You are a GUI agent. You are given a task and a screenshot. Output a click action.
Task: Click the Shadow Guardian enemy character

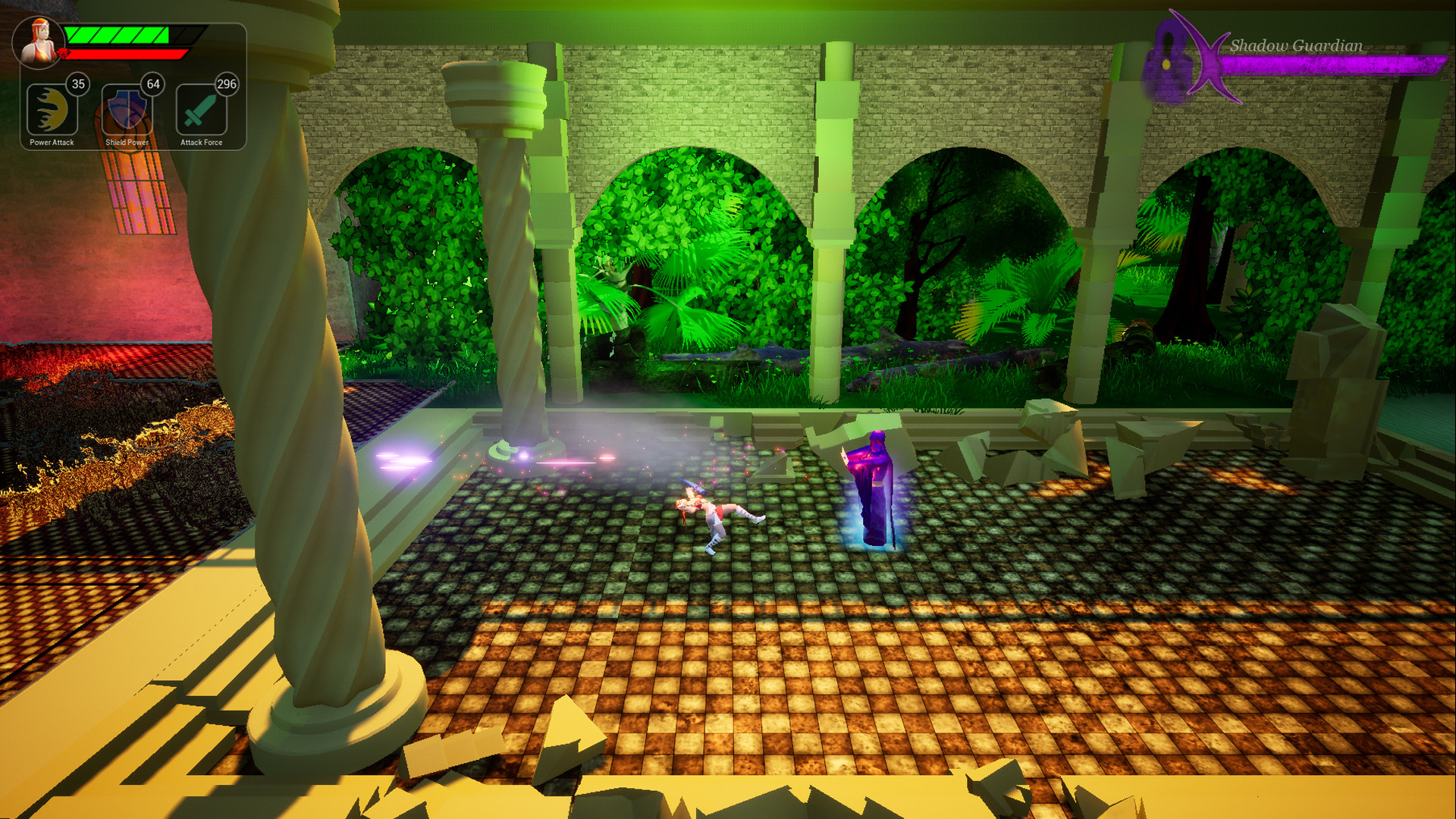[872, 485]
